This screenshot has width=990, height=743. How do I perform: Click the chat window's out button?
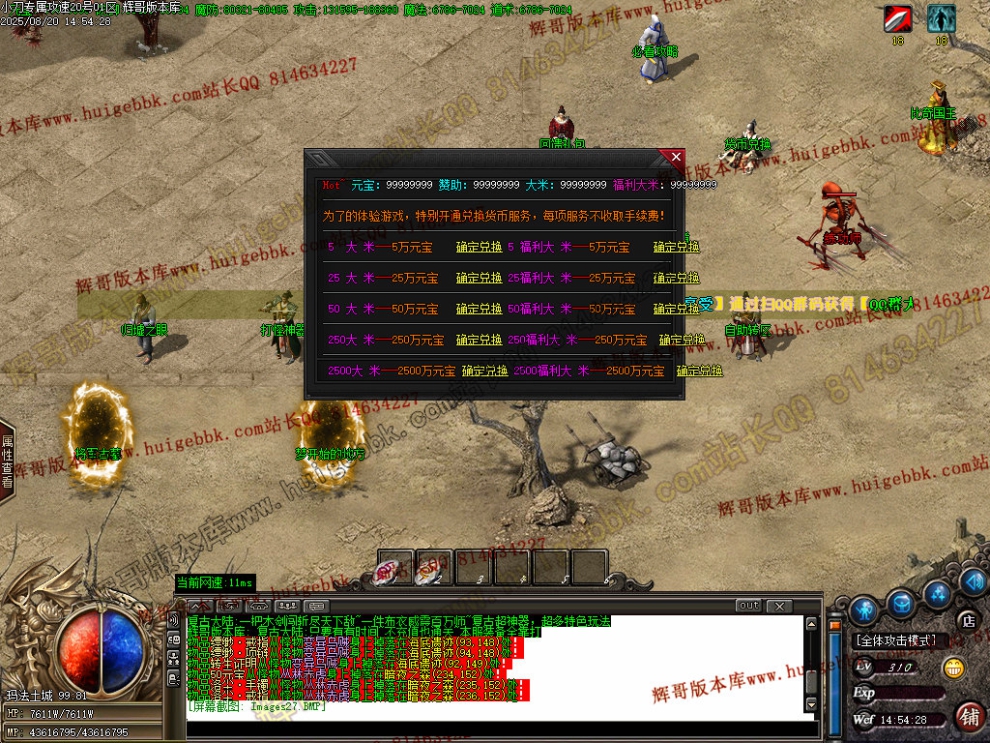[748, 606]
